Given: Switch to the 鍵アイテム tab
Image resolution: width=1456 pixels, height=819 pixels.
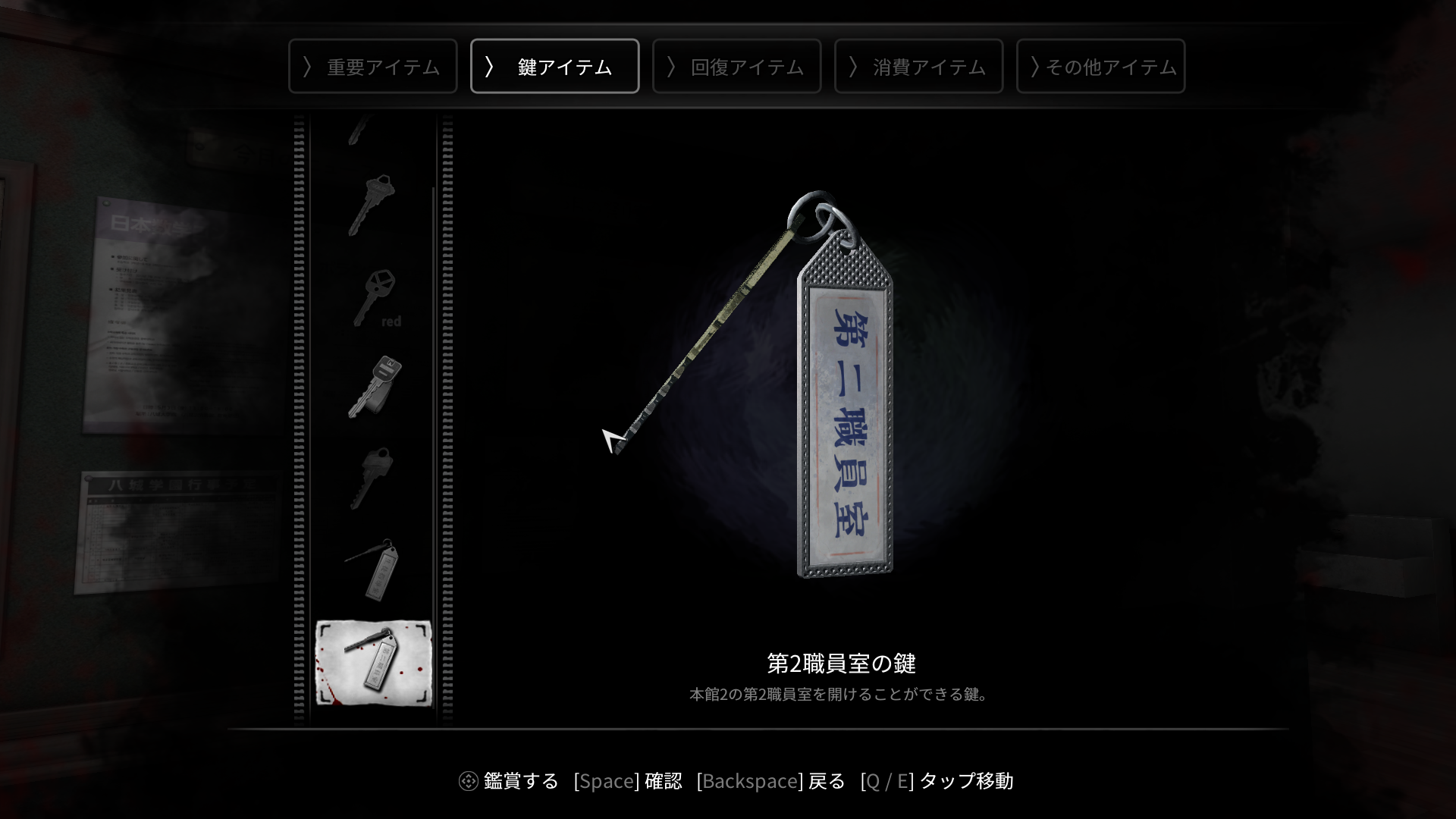Looking at the screenshot, I should point(554,66).
